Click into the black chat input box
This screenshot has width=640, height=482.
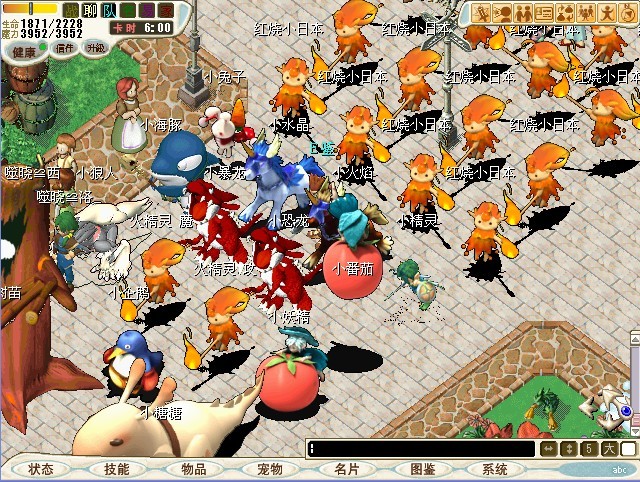coord(420,449)
